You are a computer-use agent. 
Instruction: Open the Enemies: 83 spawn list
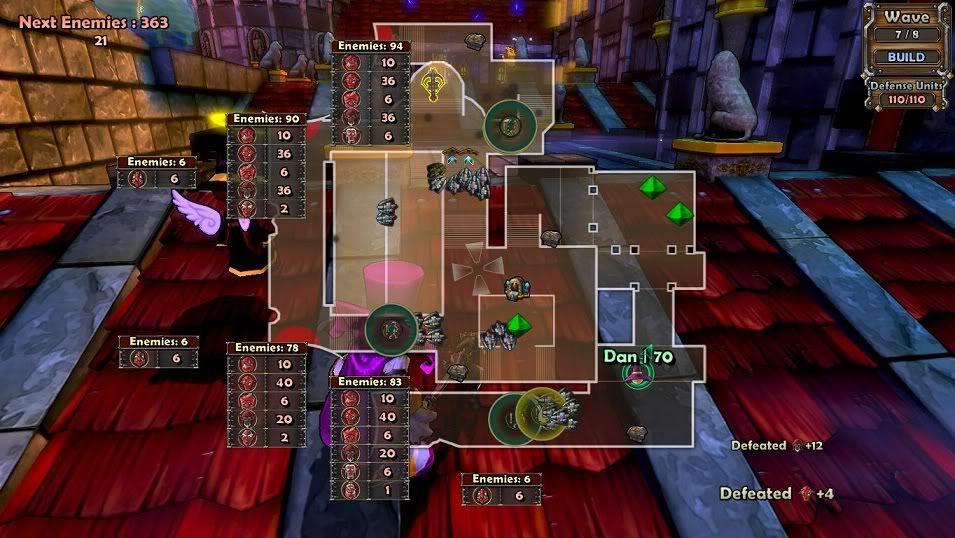click(370, 382)
